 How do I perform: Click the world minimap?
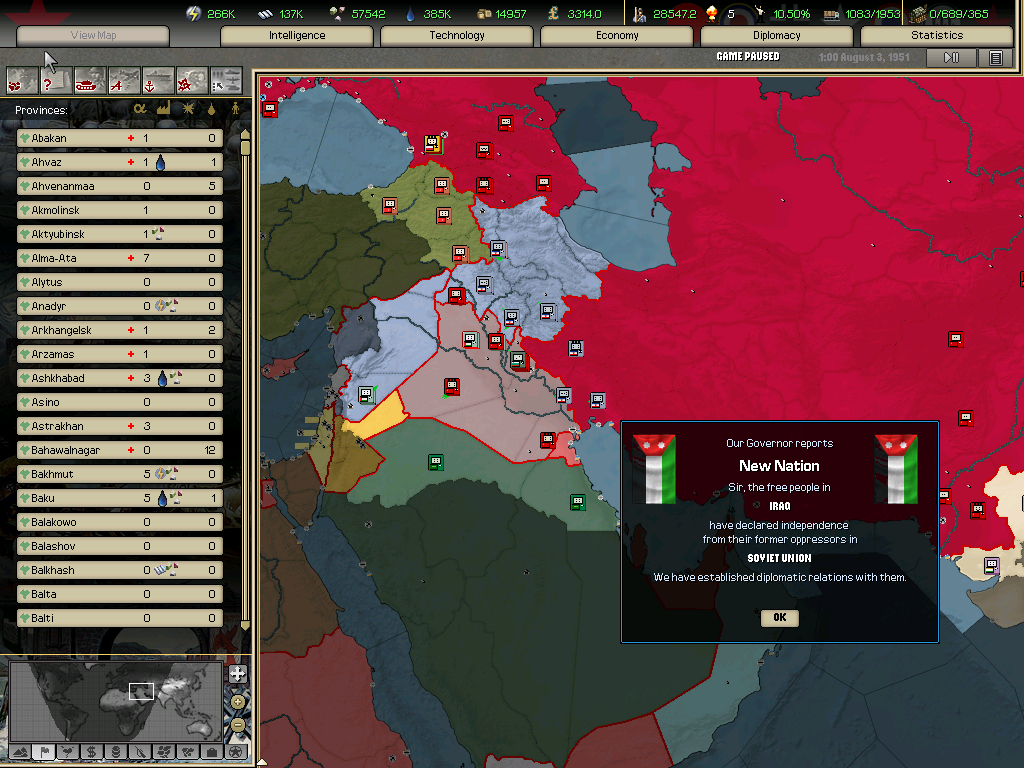[114, 698]
